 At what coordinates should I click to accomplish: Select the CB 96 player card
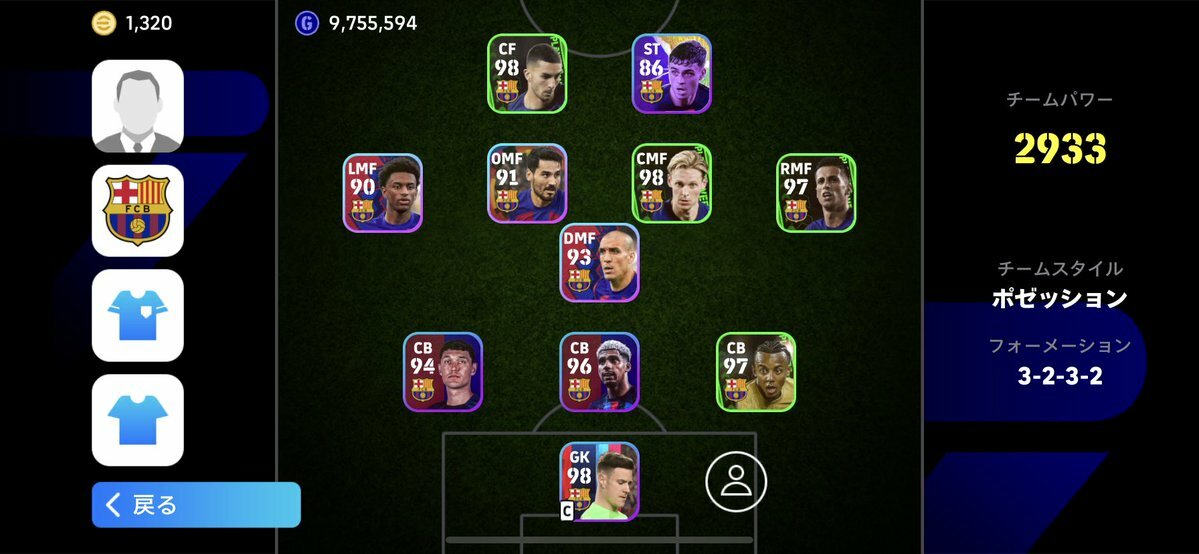tap(599, 372)
